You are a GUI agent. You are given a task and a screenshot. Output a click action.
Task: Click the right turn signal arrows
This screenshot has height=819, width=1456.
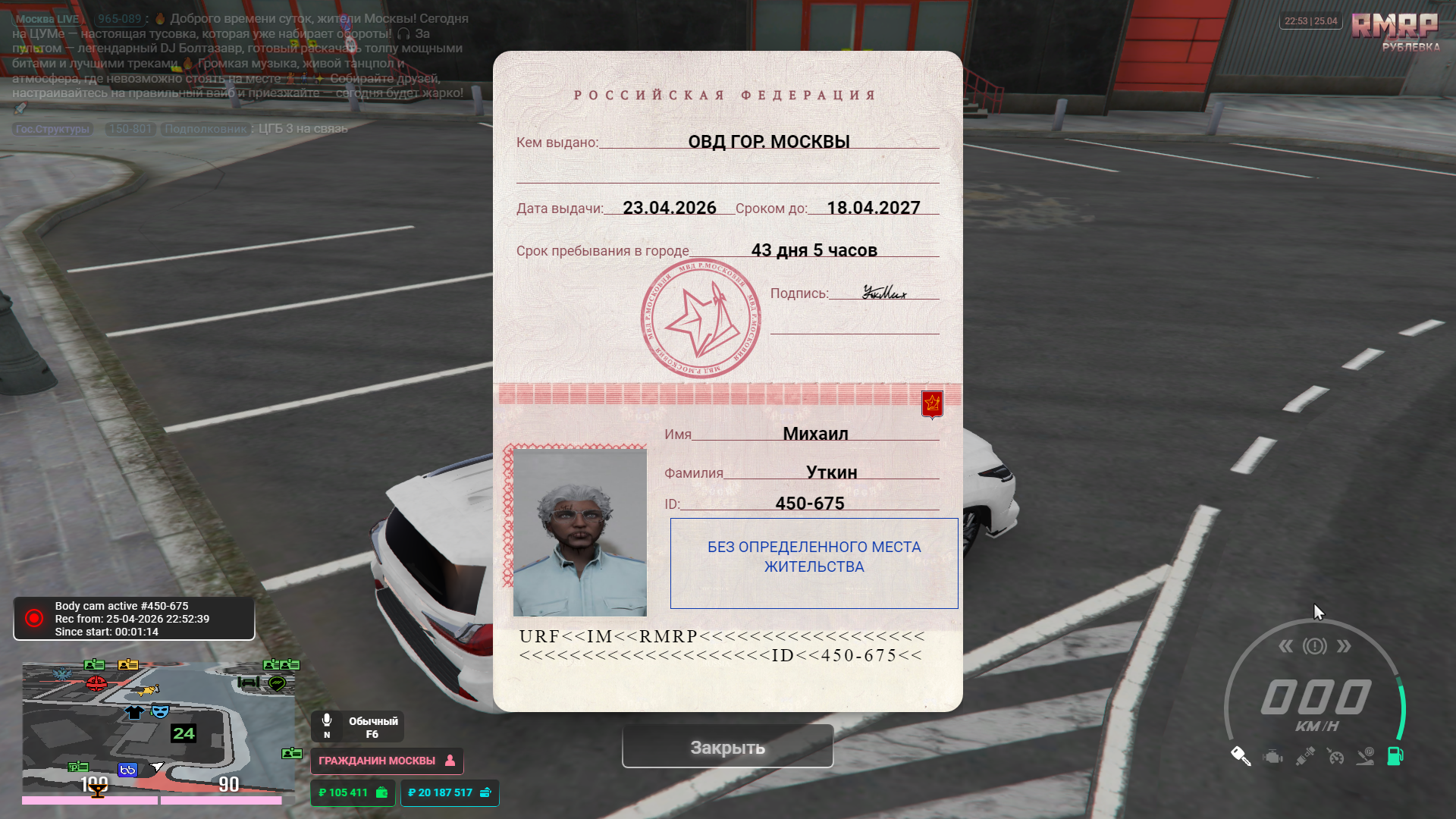(x=1344, y=646)
